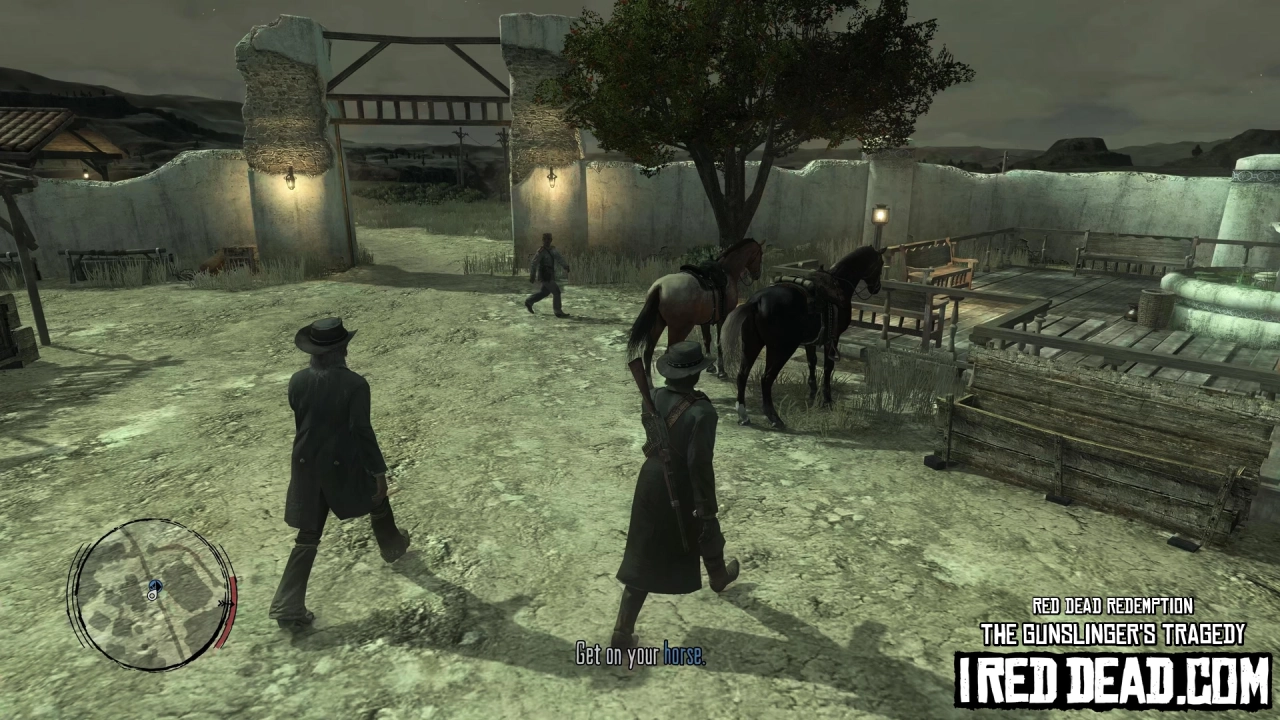Select the blue player marker on the minimap

pos(154,585)
